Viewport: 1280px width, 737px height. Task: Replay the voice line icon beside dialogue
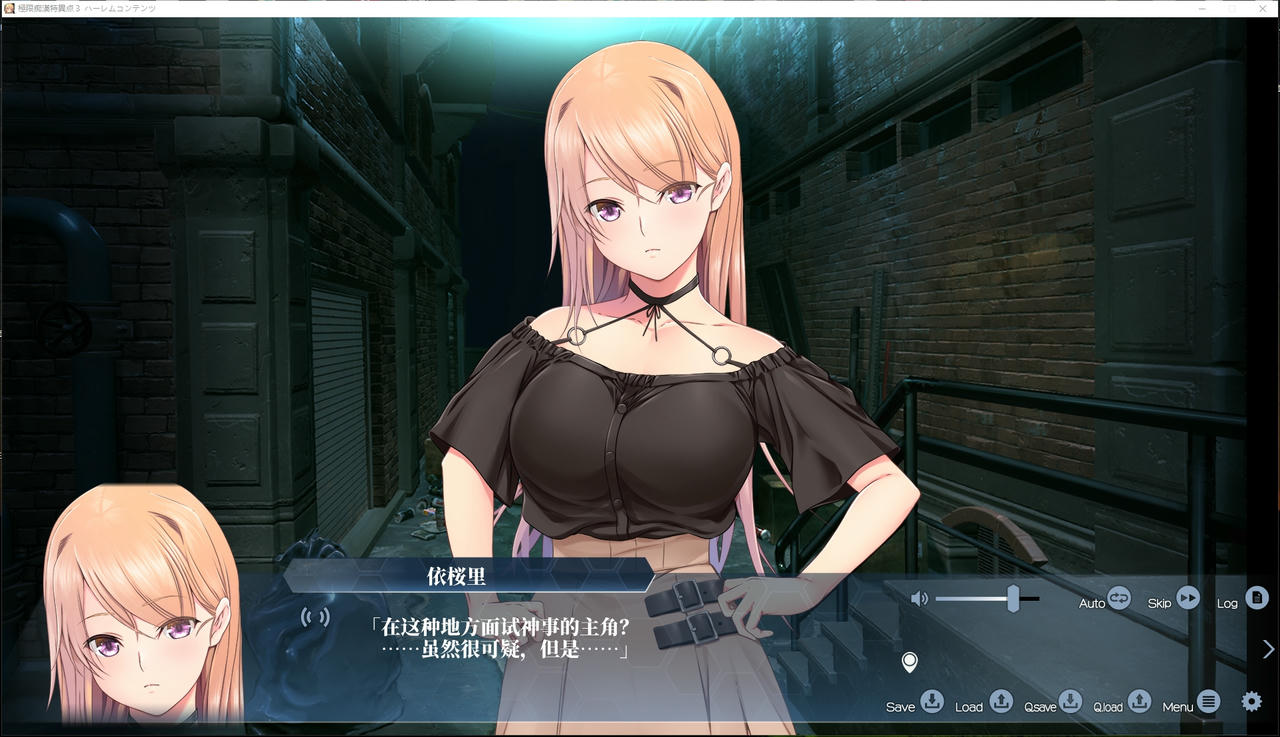tap(315, 616)
